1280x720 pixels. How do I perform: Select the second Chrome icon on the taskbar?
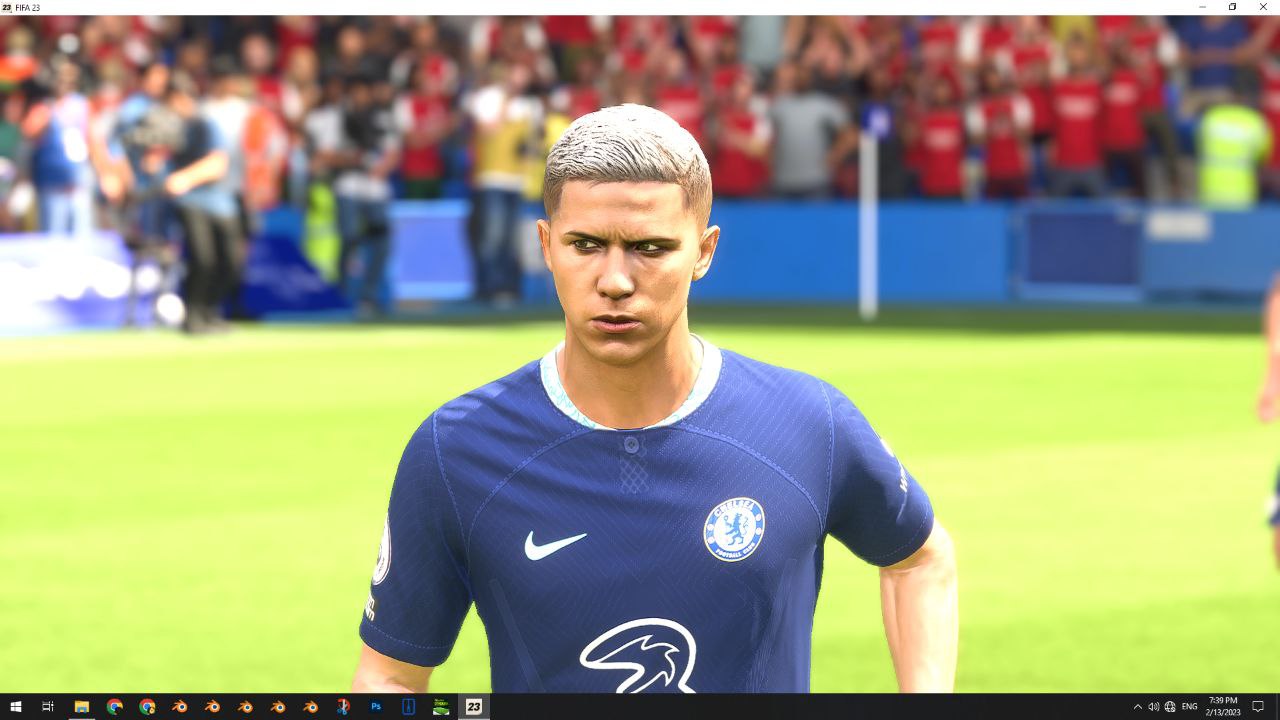(x=146, y=707)
